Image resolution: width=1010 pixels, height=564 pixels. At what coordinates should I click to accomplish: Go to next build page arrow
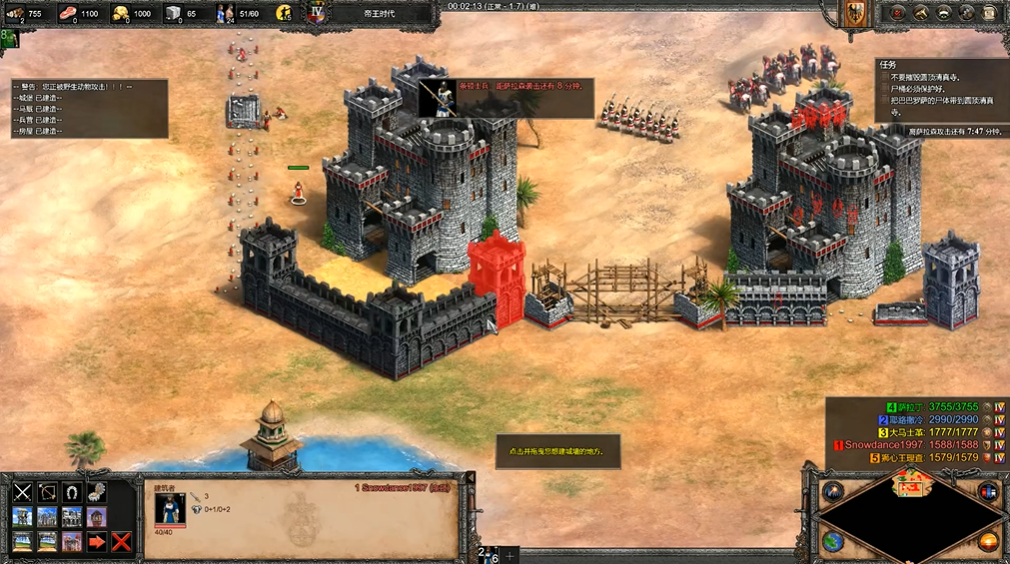[x=97, y=542]
